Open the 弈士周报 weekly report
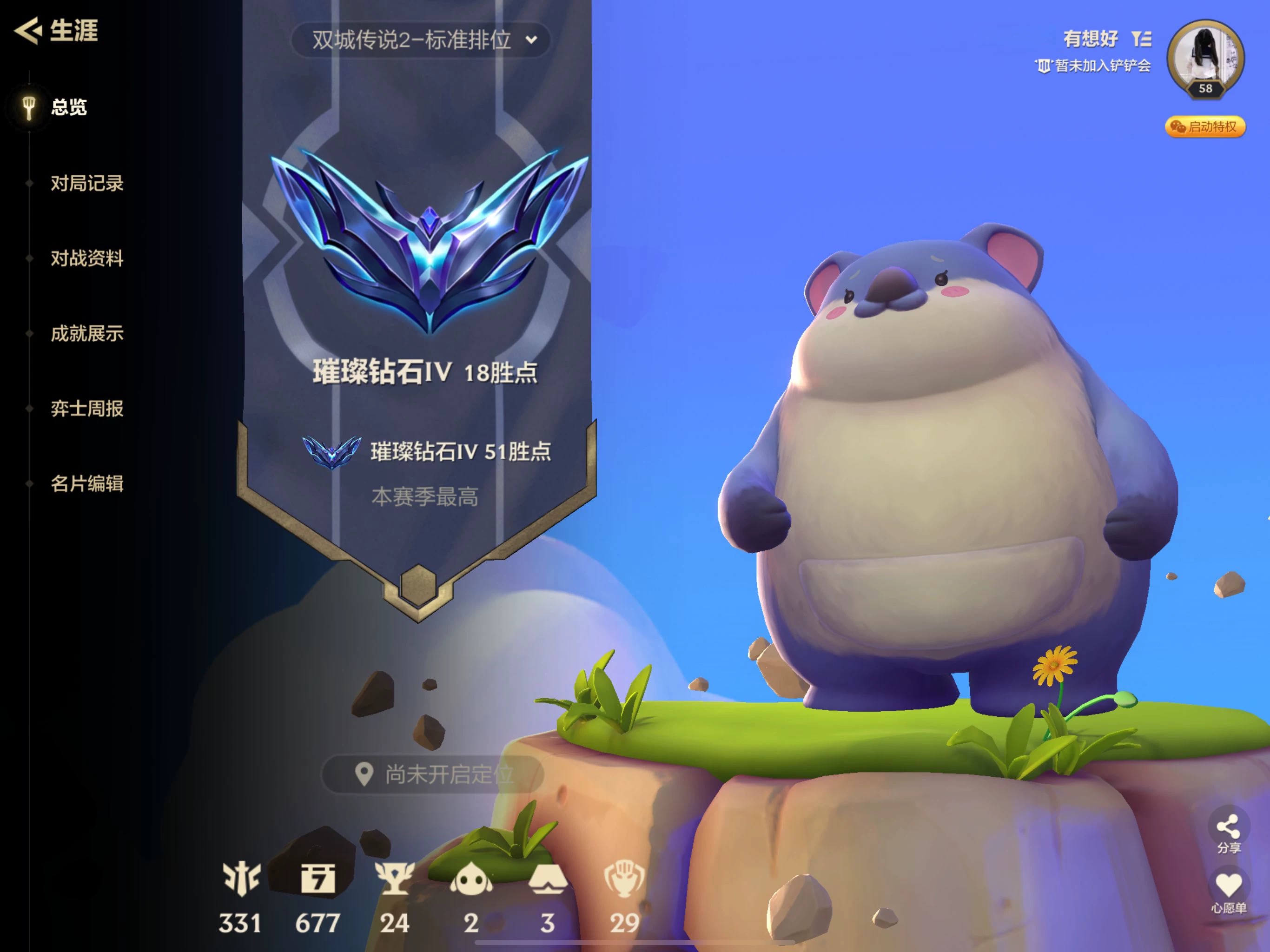 [86, 409]
